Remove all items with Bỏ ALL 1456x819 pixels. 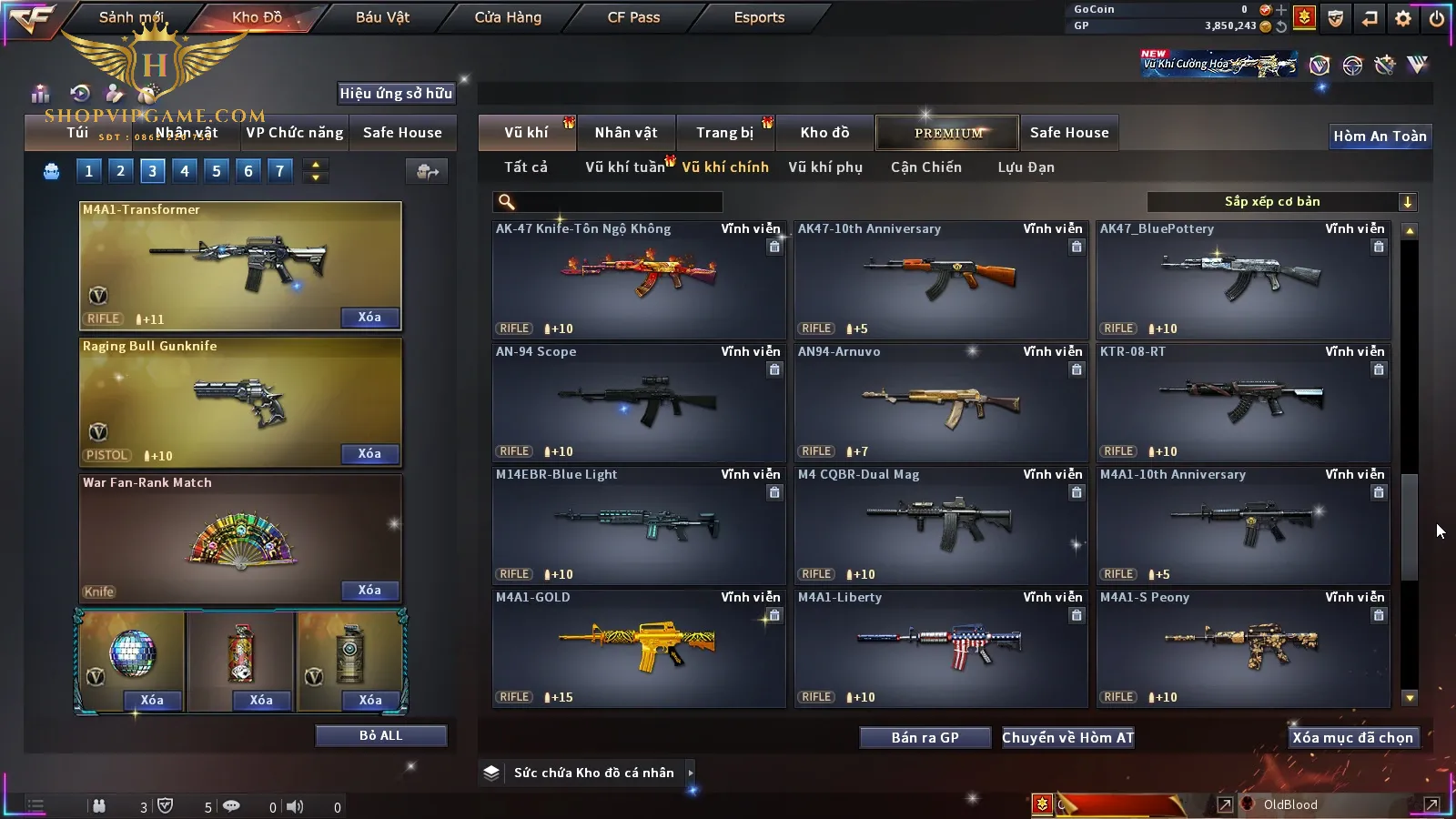pyautogui.click(x=380, y=735)
